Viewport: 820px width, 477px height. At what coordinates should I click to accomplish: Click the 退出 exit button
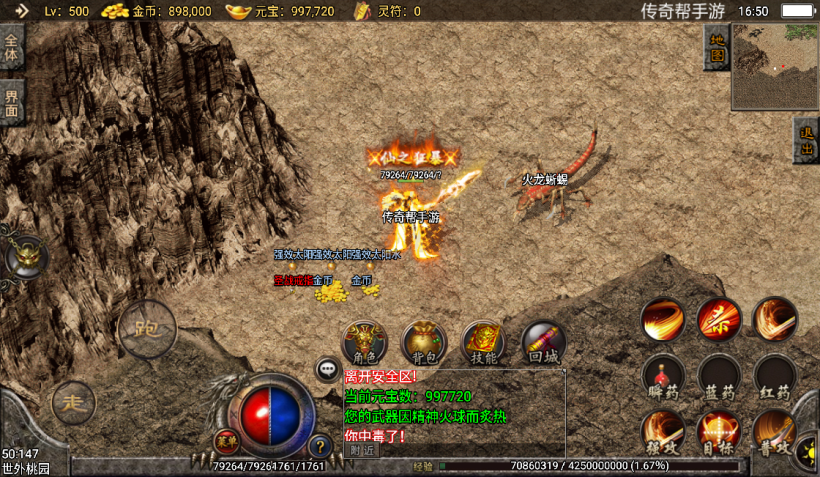pyautogui.click(x=806, y=142)
